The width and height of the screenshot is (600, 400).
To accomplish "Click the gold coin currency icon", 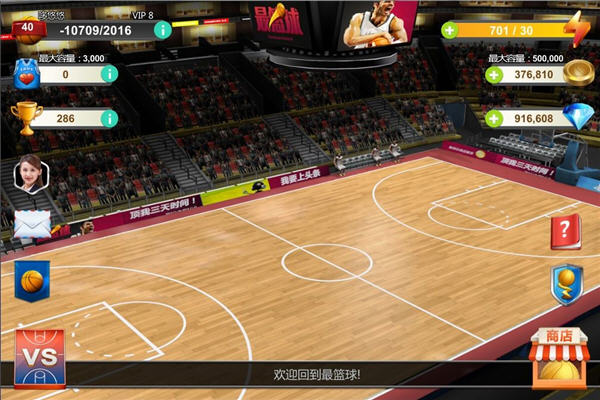I will tap(576, 72).
